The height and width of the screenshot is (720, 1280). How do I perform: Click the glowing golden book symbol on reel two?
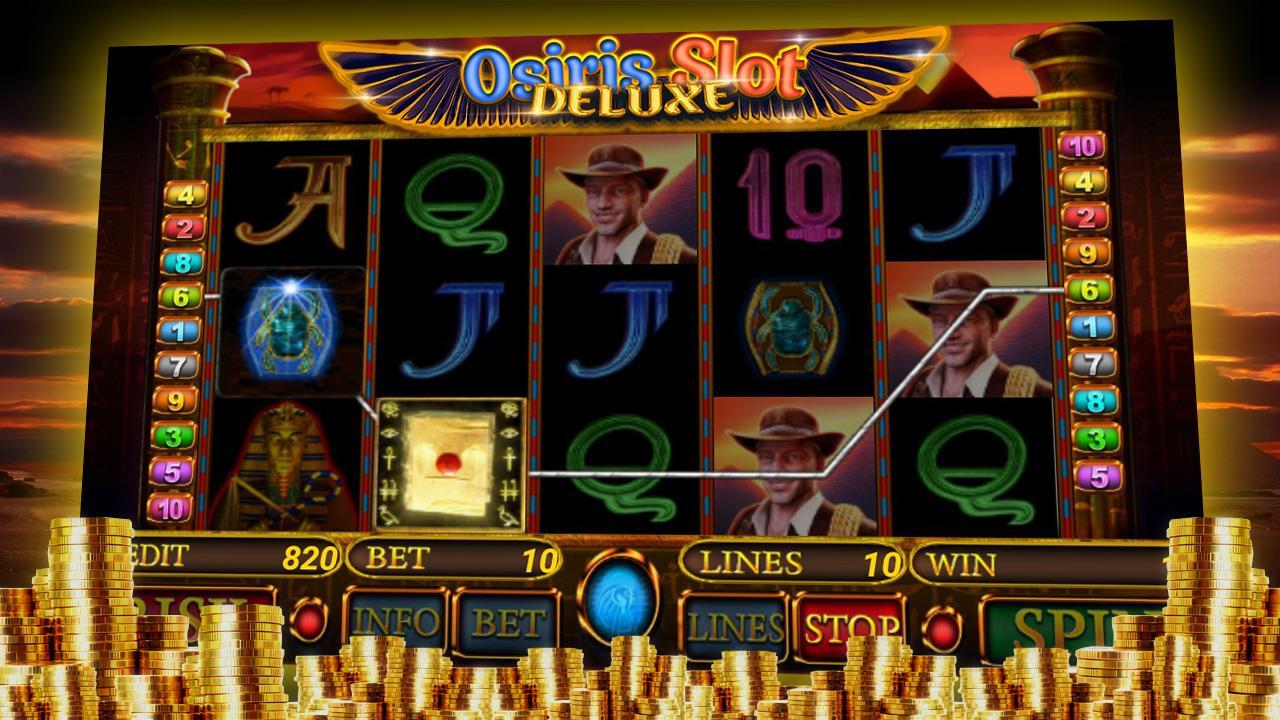[x=453, y=463]
